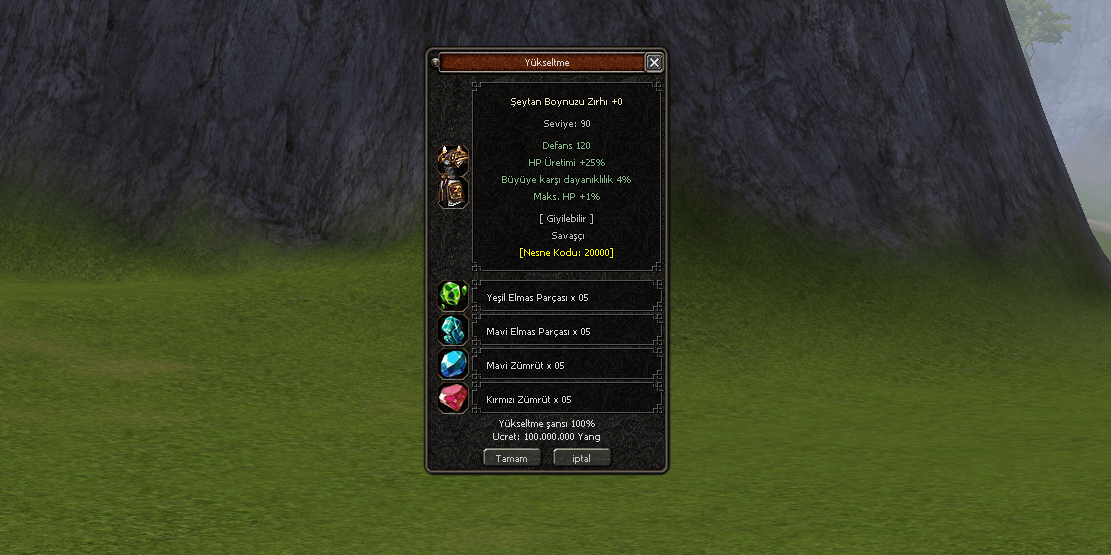Pick the Kırmızı Zümrüt gem icon
The height and width of the screenshot is (555, 1111).
[x=453, y=398]
